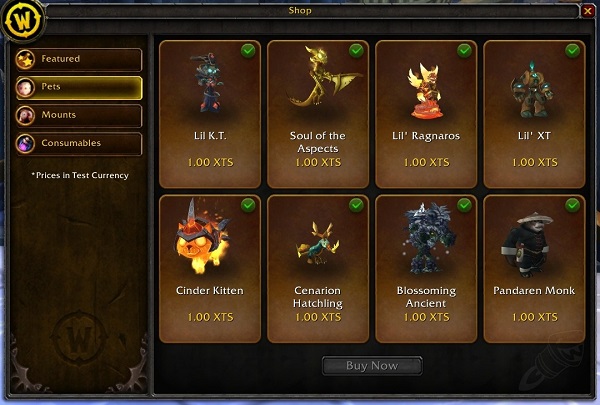Viewport: 600px width, 405px height.
Task: Click the Buy Now button
Action: click(371, 366)
